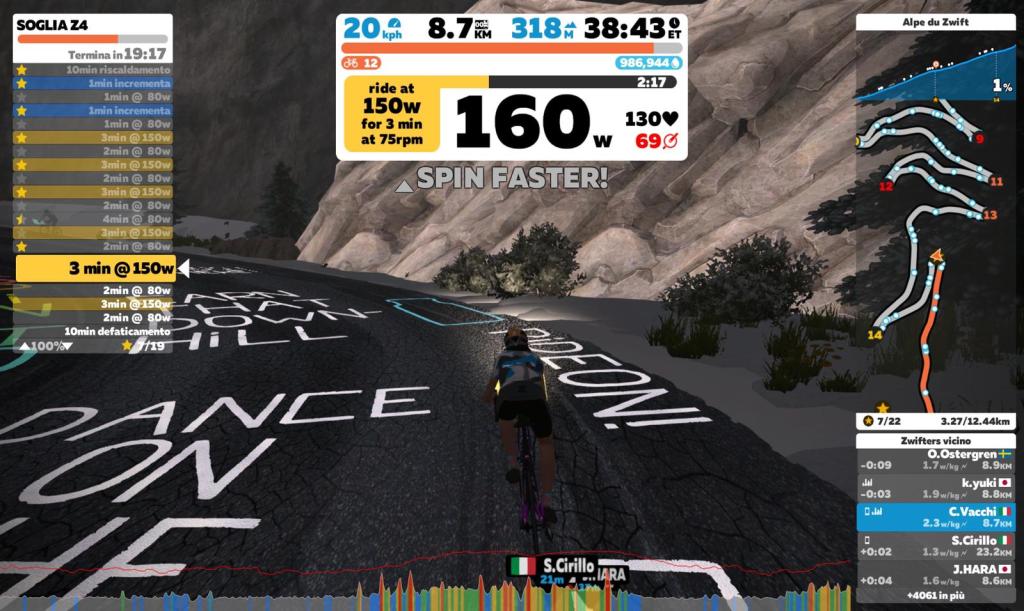Screen dimensions: 1024x611
Task: Increase workout intensity with the up arrow
Action: coord(24,346)
